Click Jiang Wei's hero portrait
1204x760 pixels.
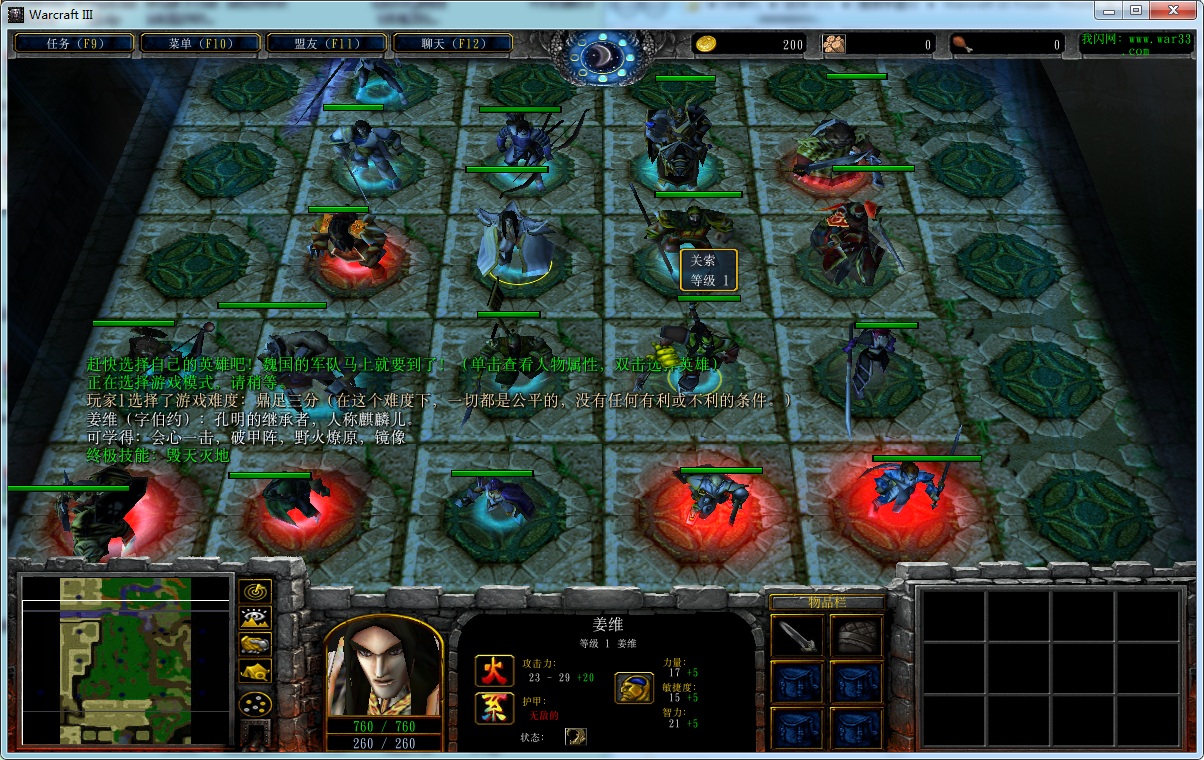[383, 667]
